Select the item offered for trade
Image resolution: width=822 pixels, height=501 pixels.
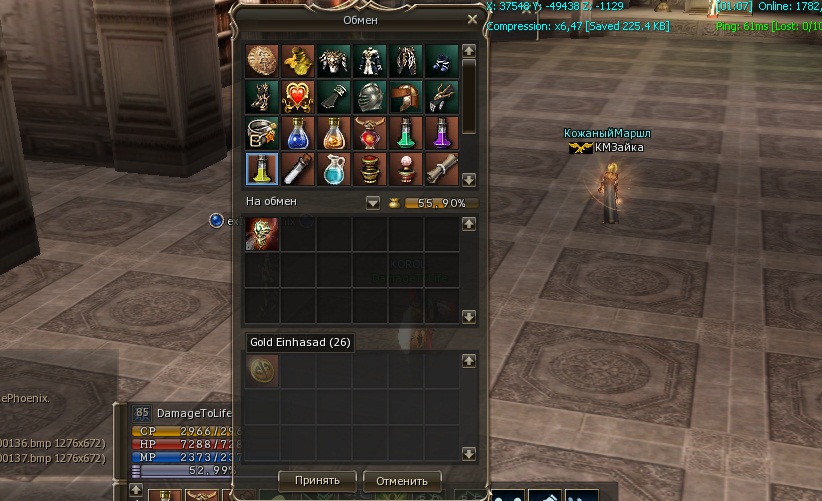(x=262, y=233)
